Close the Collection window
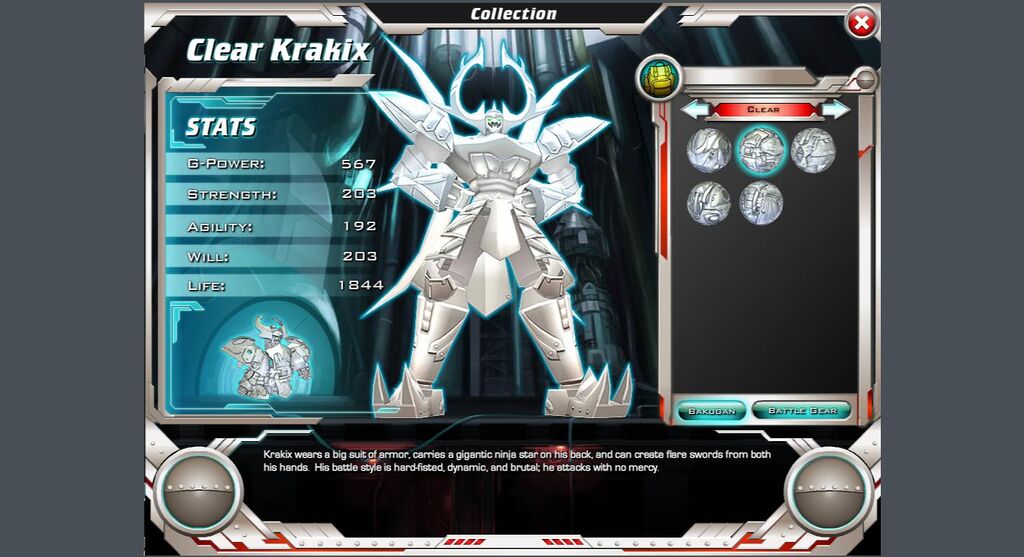Screen dimensions: 1024x557 860,22
